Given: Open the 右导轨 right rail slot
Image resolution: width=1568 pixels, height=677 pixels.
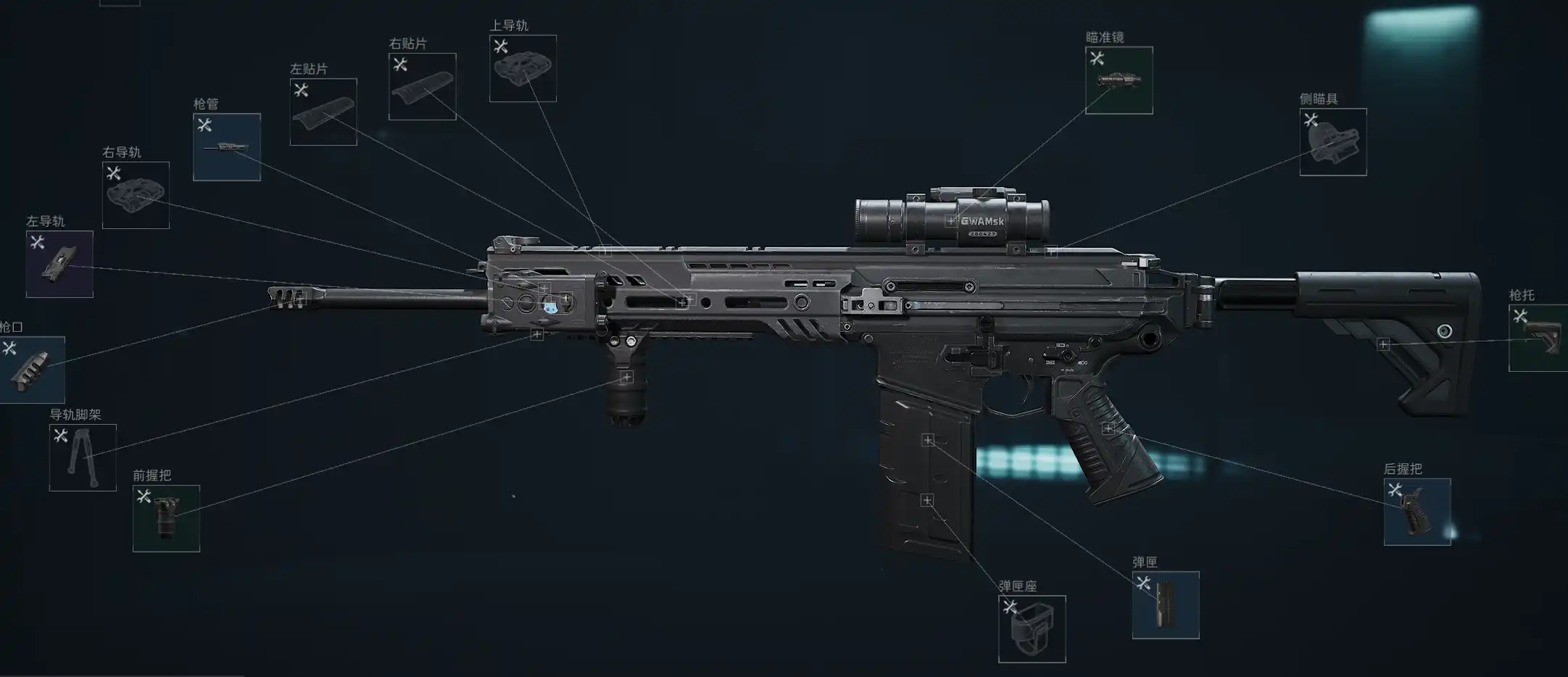Looking at the screenshot, I should coord(136,195).
